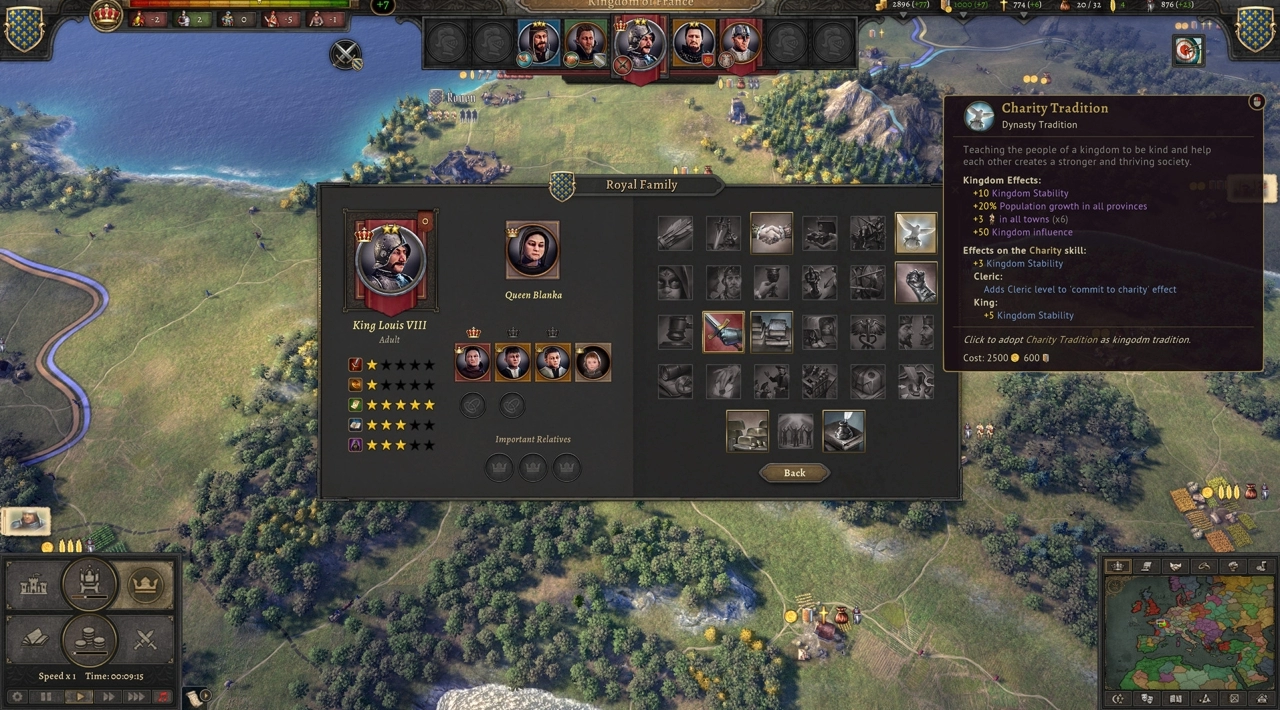The width and height of the screenshot is (1280, 710).
Task: Pick the stacked books tradition icon
Action: (x=771, y=332)
